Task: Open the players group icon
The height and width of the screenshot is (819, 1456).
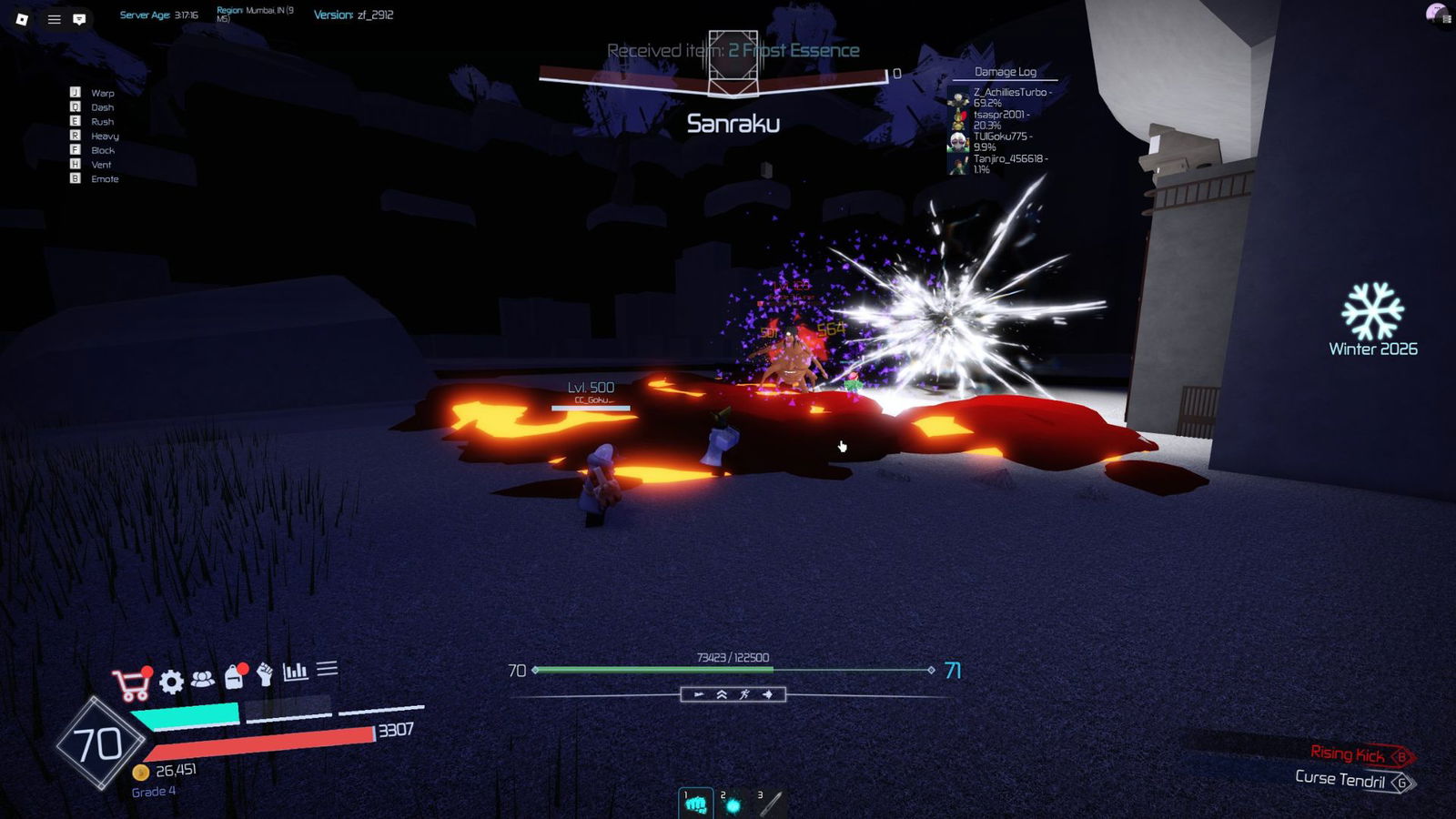Action: point(203,679)
